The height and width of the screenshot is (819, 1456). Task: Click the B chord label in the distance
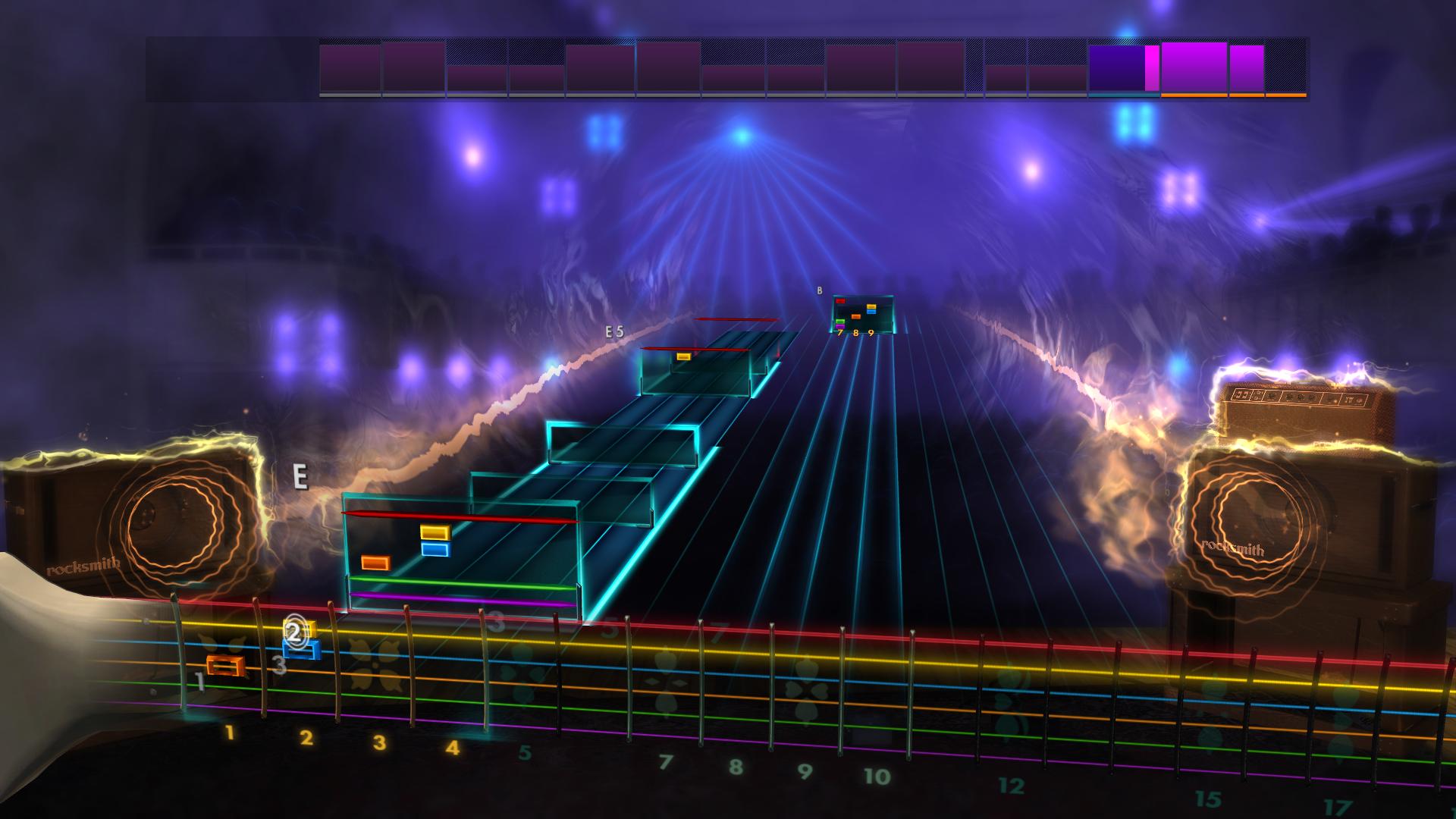pos(818,290)
